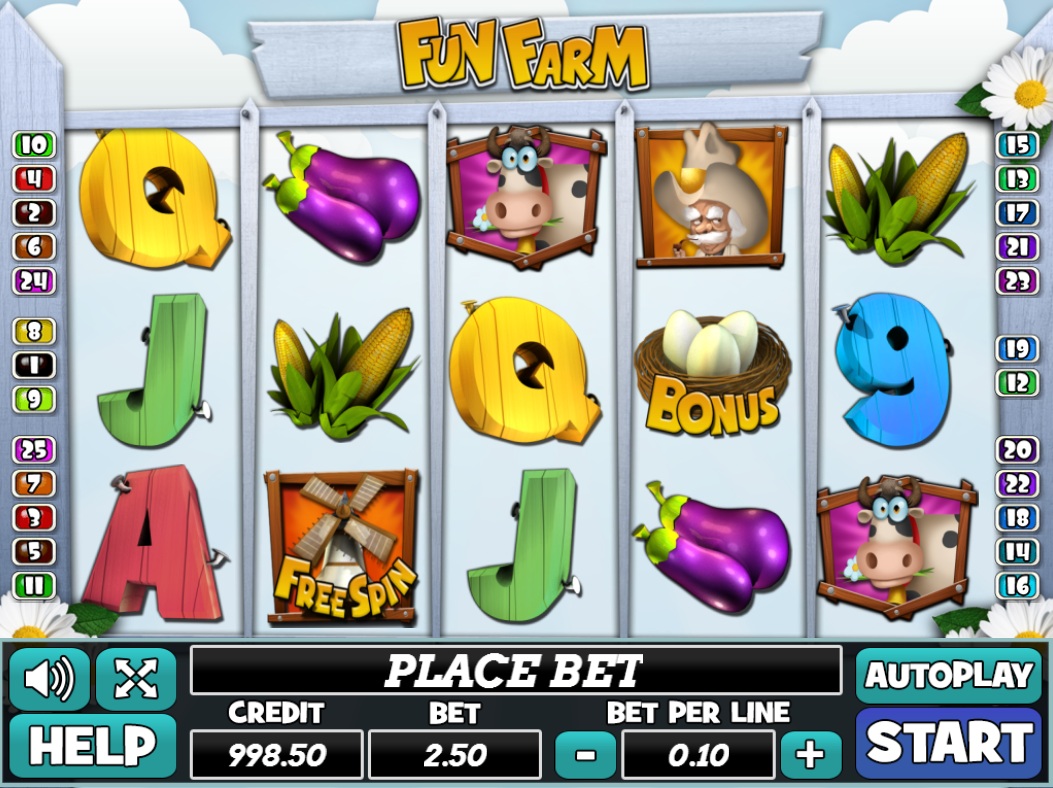Open the HELP screen
Viewport: 1053px width, 788px height.
(x=92, y=745)
